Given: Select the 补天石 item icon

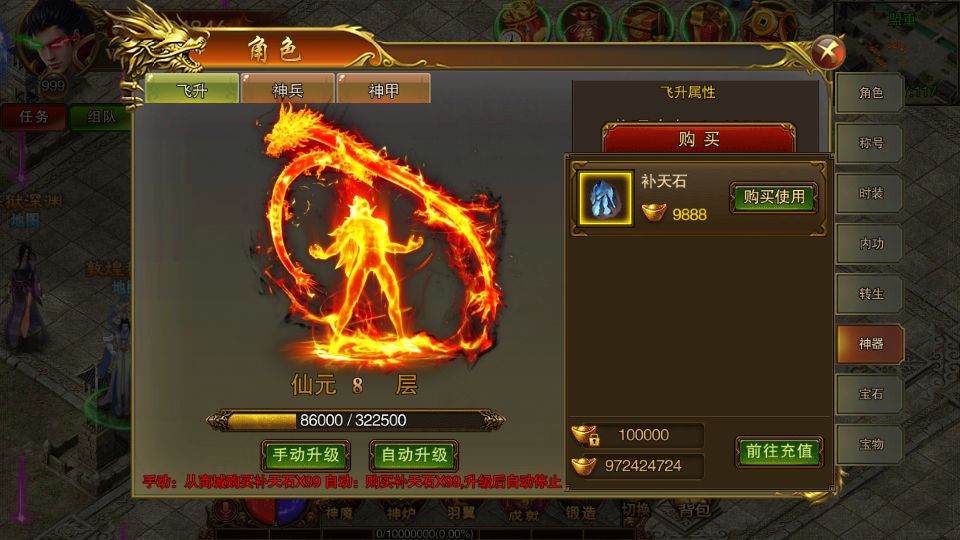Looking at the screenshot, I should [x=606, y=198].
